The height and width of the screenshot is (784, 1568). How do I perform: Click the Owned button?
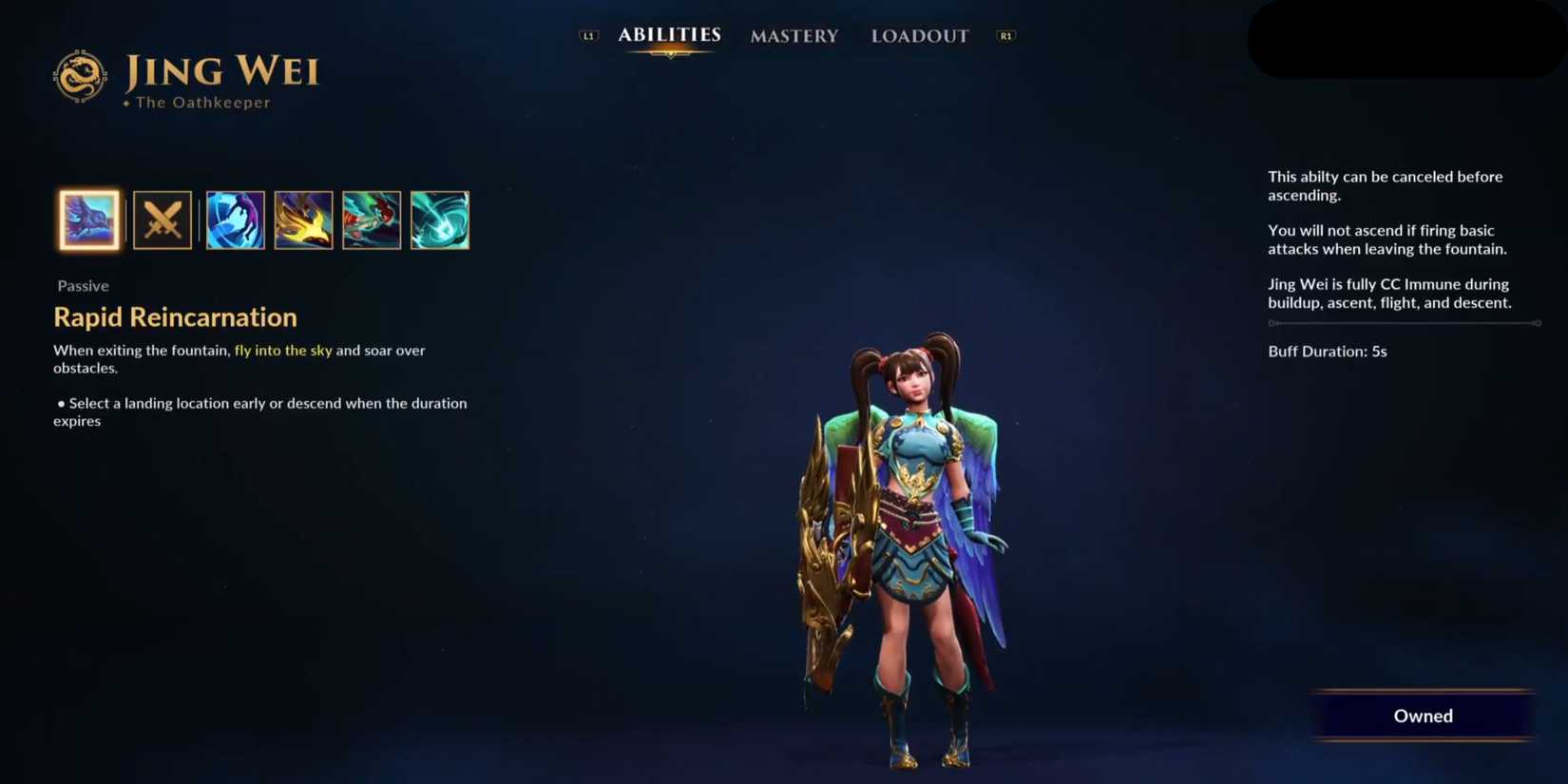(x=1423, y=716)
